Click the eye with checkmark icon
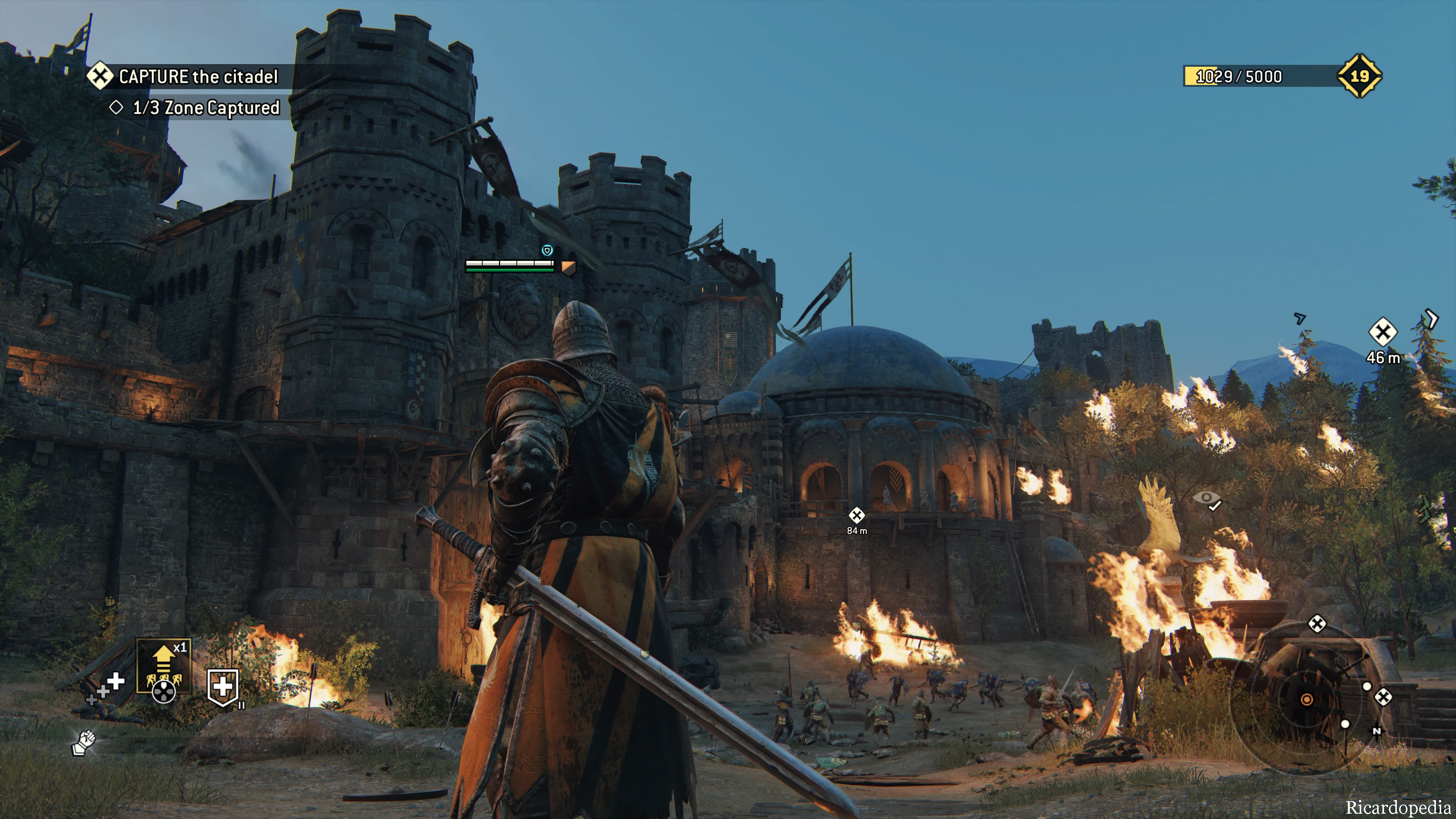 click(1207, 499)
